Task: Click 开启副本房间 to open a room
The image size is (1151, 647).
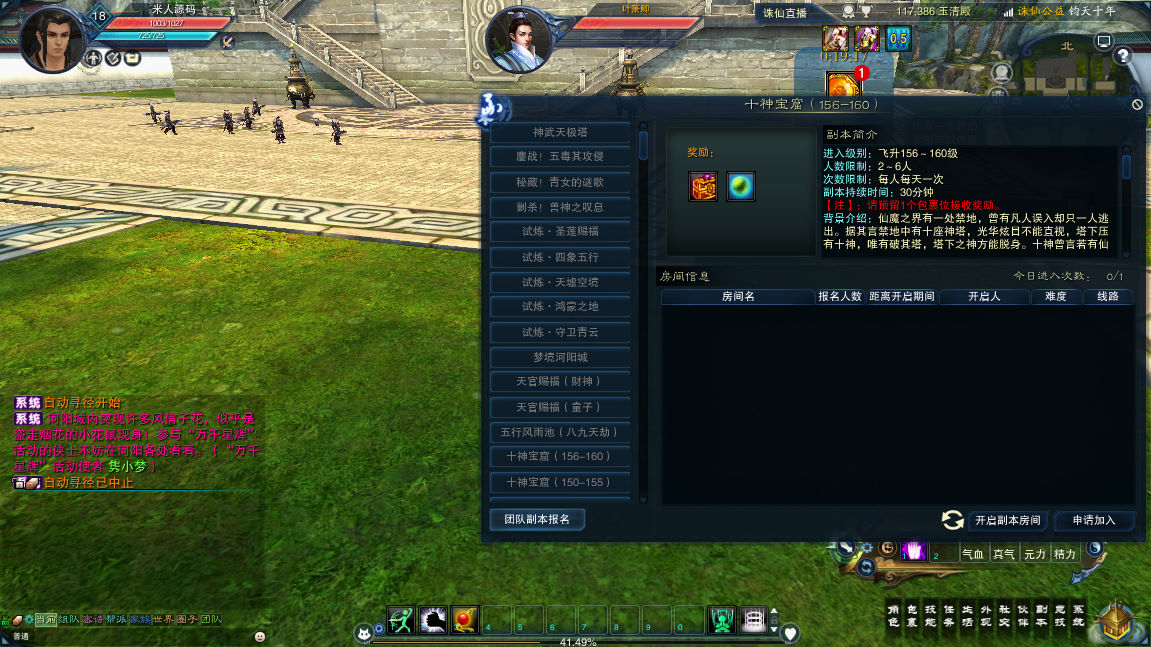Action: (1008, 520)
